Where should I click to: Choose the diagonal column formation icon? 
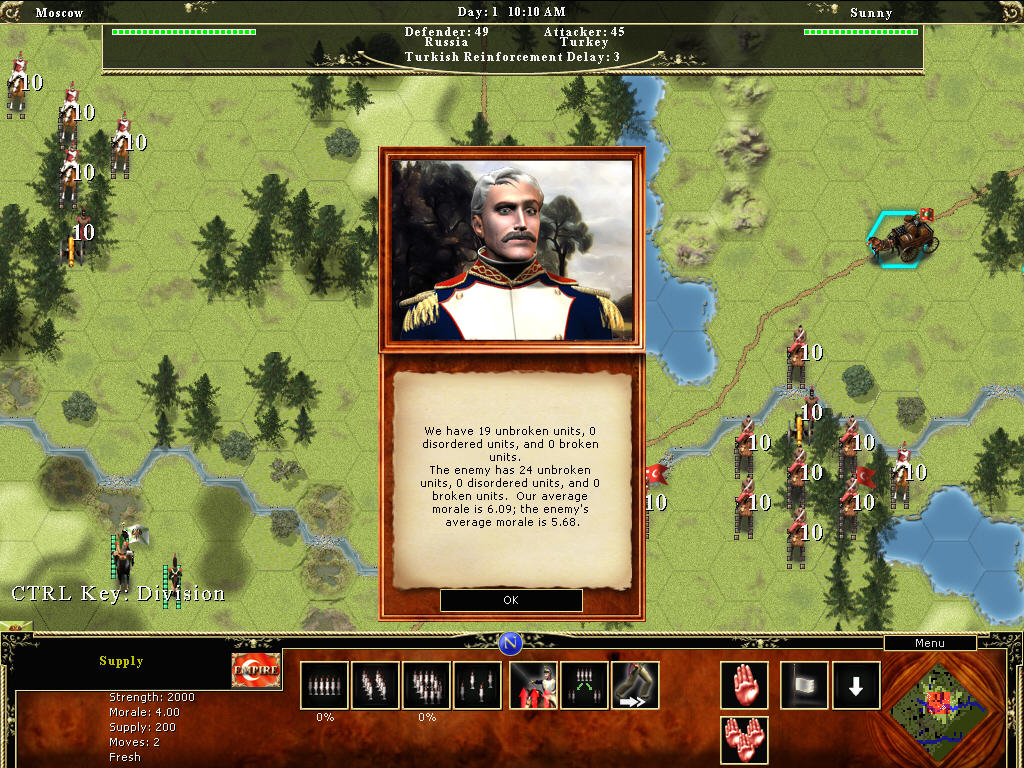click(x=375, y=685)
